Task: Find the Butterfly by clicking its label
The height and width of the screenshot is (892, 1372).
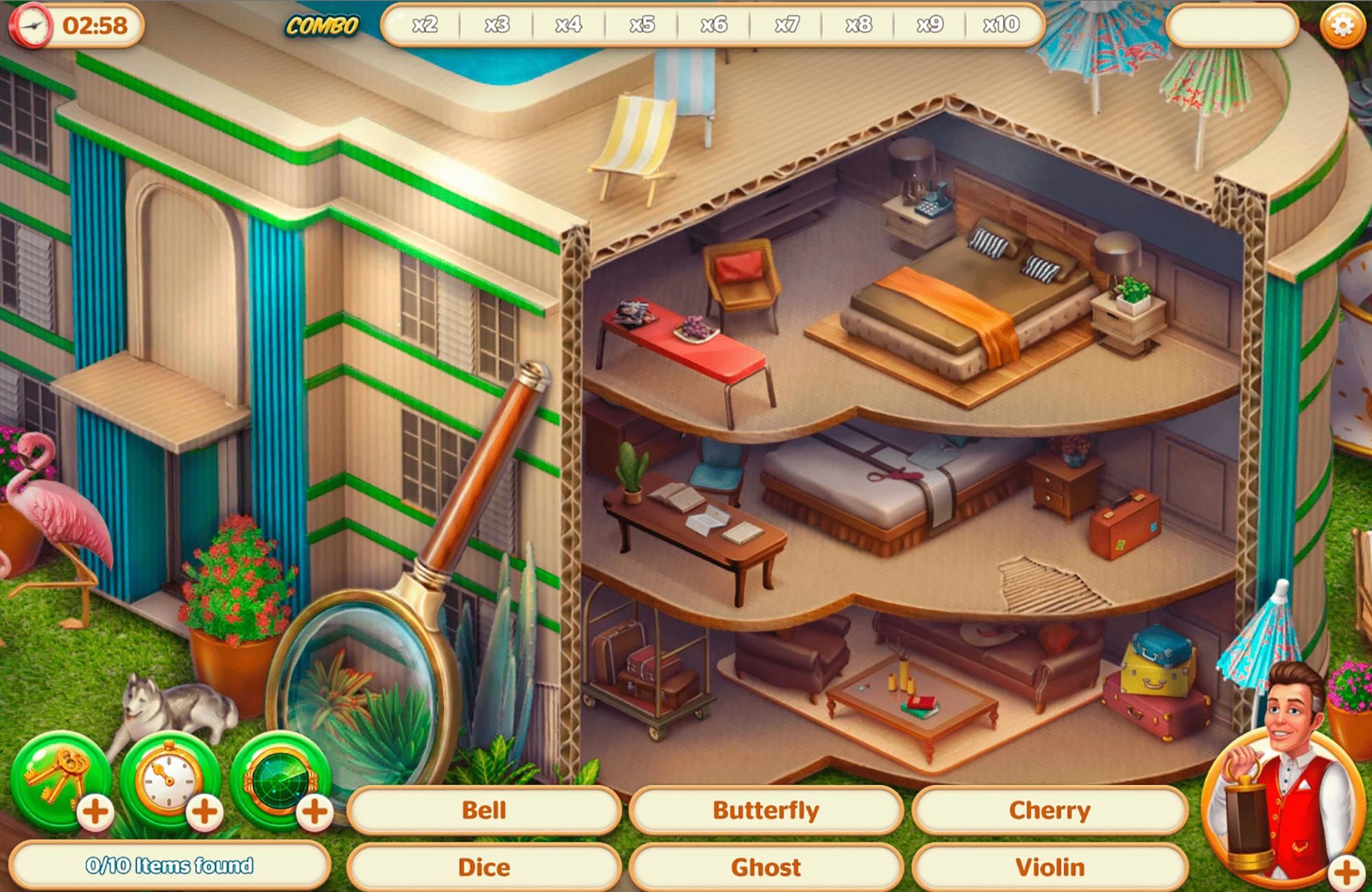Action: pyautogui.click(x=766, y=810)
